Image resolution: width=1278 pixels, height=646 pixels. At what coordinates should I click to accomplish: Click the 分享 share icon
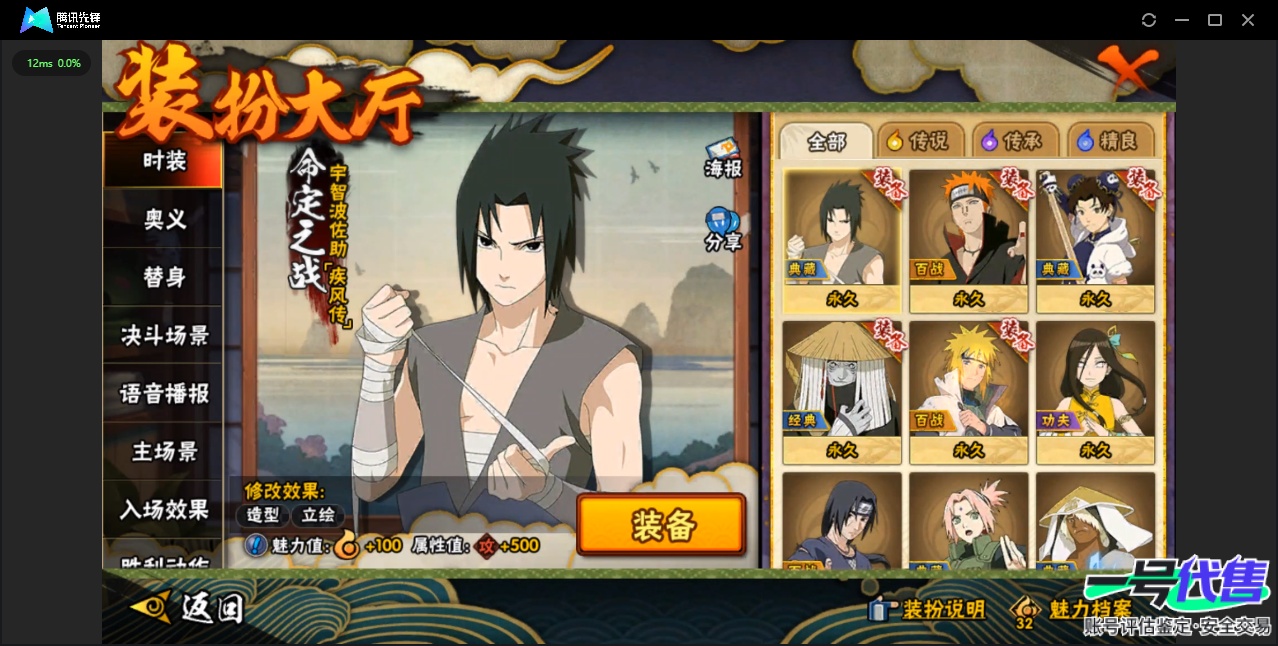[x=722, y=229]
